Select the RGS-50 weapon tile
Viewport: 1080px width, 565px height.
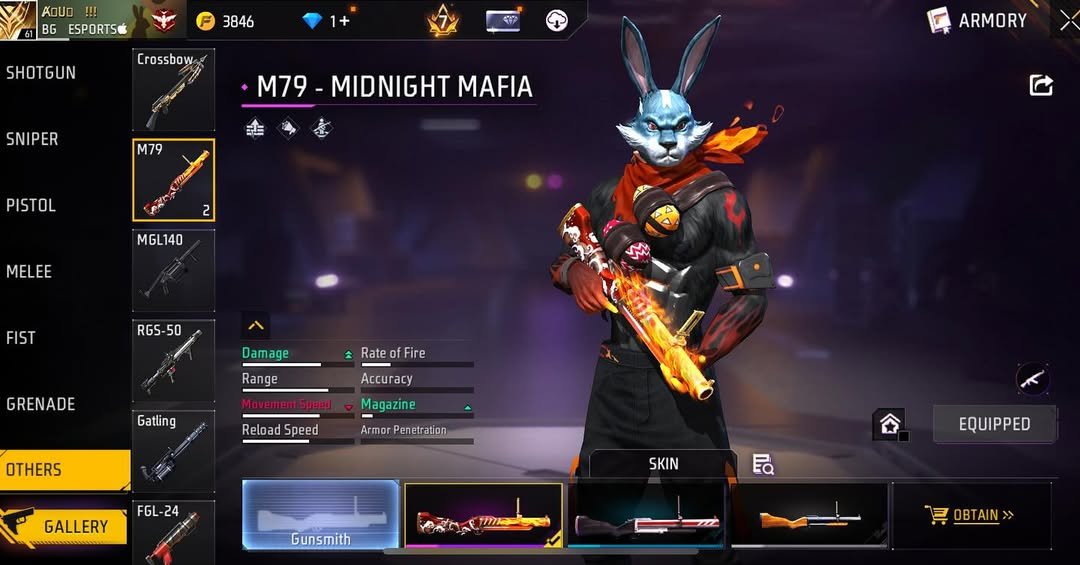173,360
